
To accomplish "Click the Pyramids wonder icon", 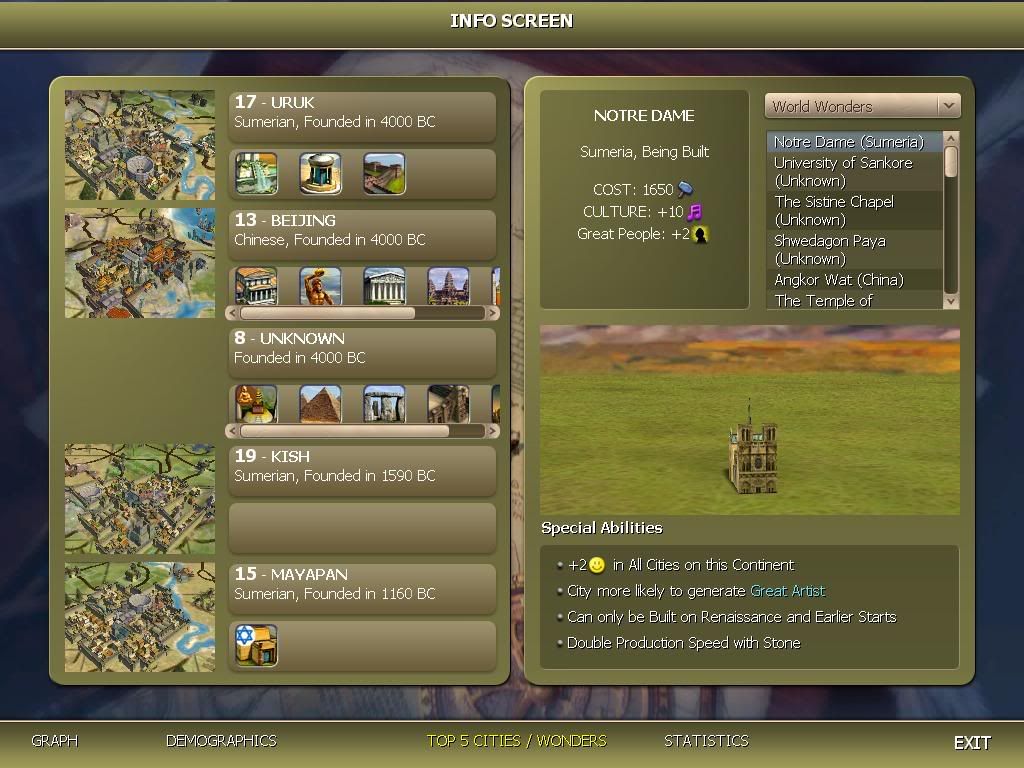I will coord(320,404).
